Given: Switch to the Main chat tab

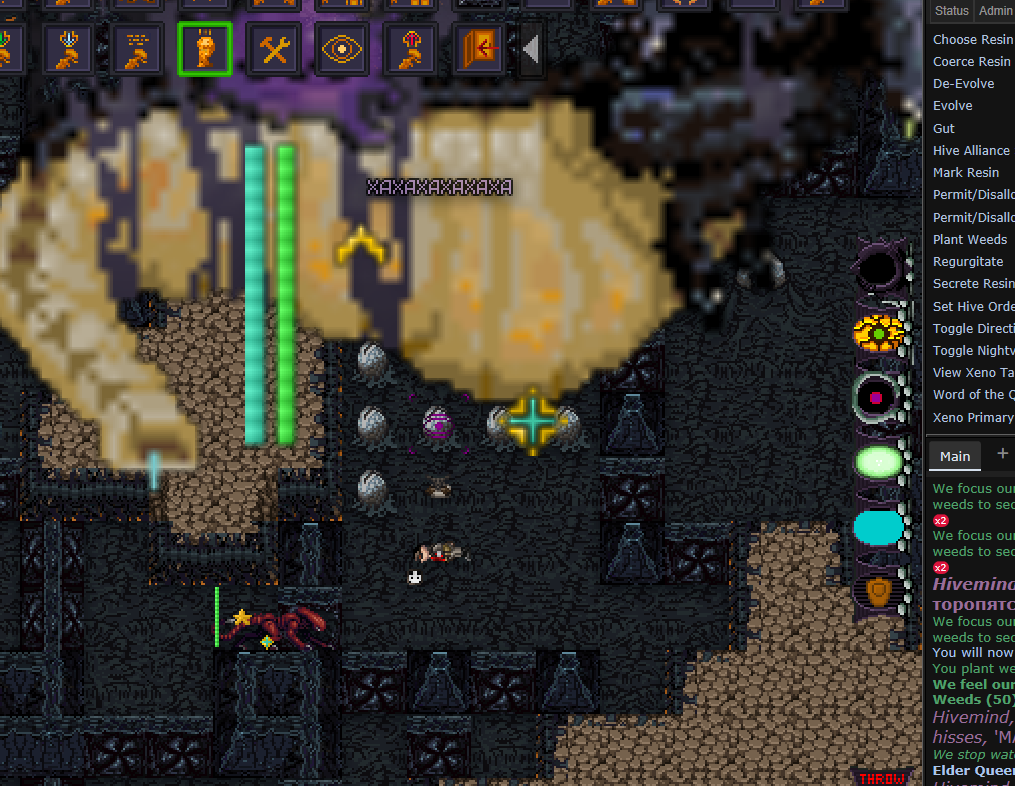Looking at the screenshot, I should [954, 456].
